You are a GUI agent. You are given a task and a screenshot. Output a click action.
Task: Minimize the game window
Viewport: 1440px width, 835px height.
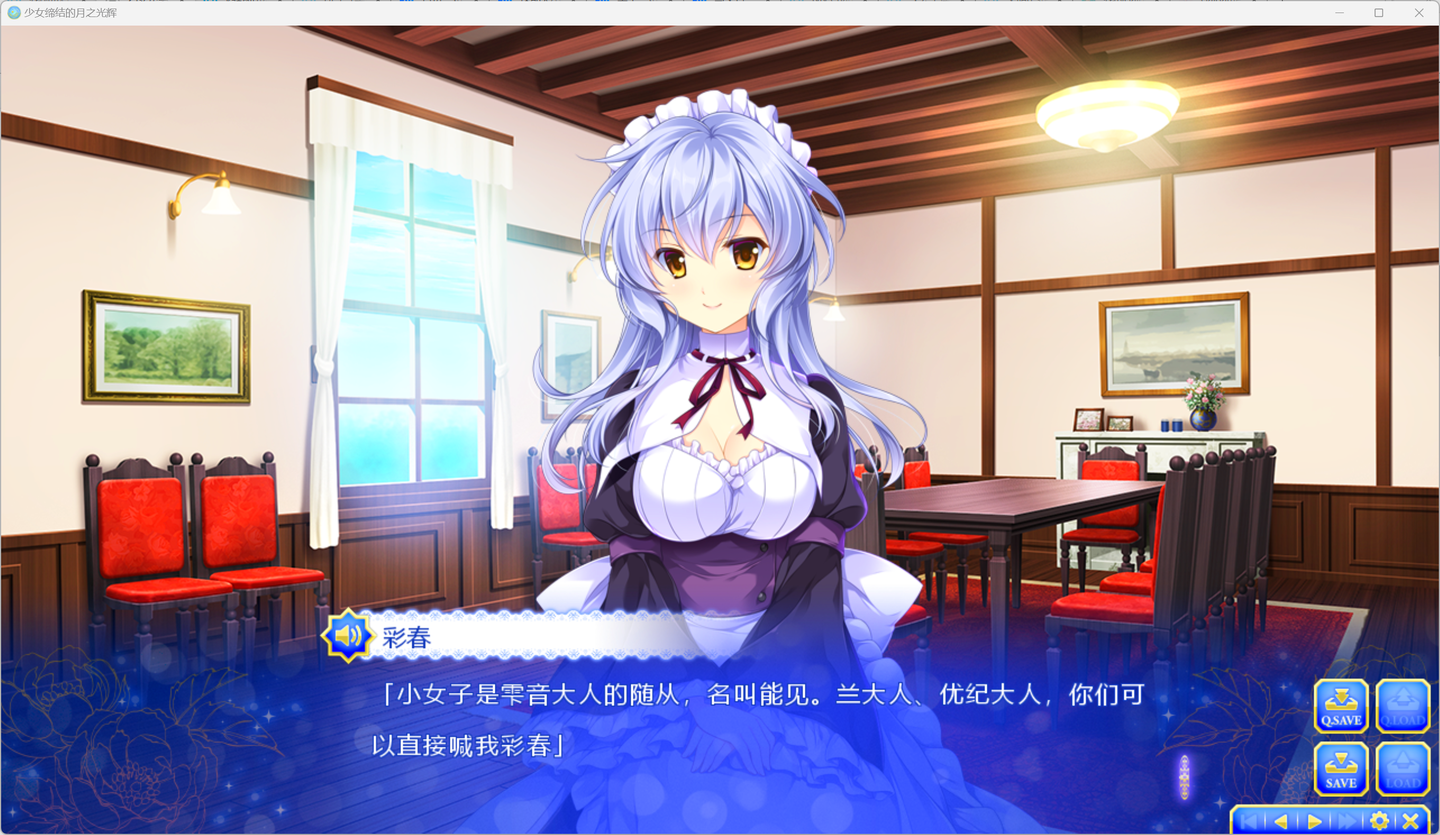click(x=1338, y=12)
